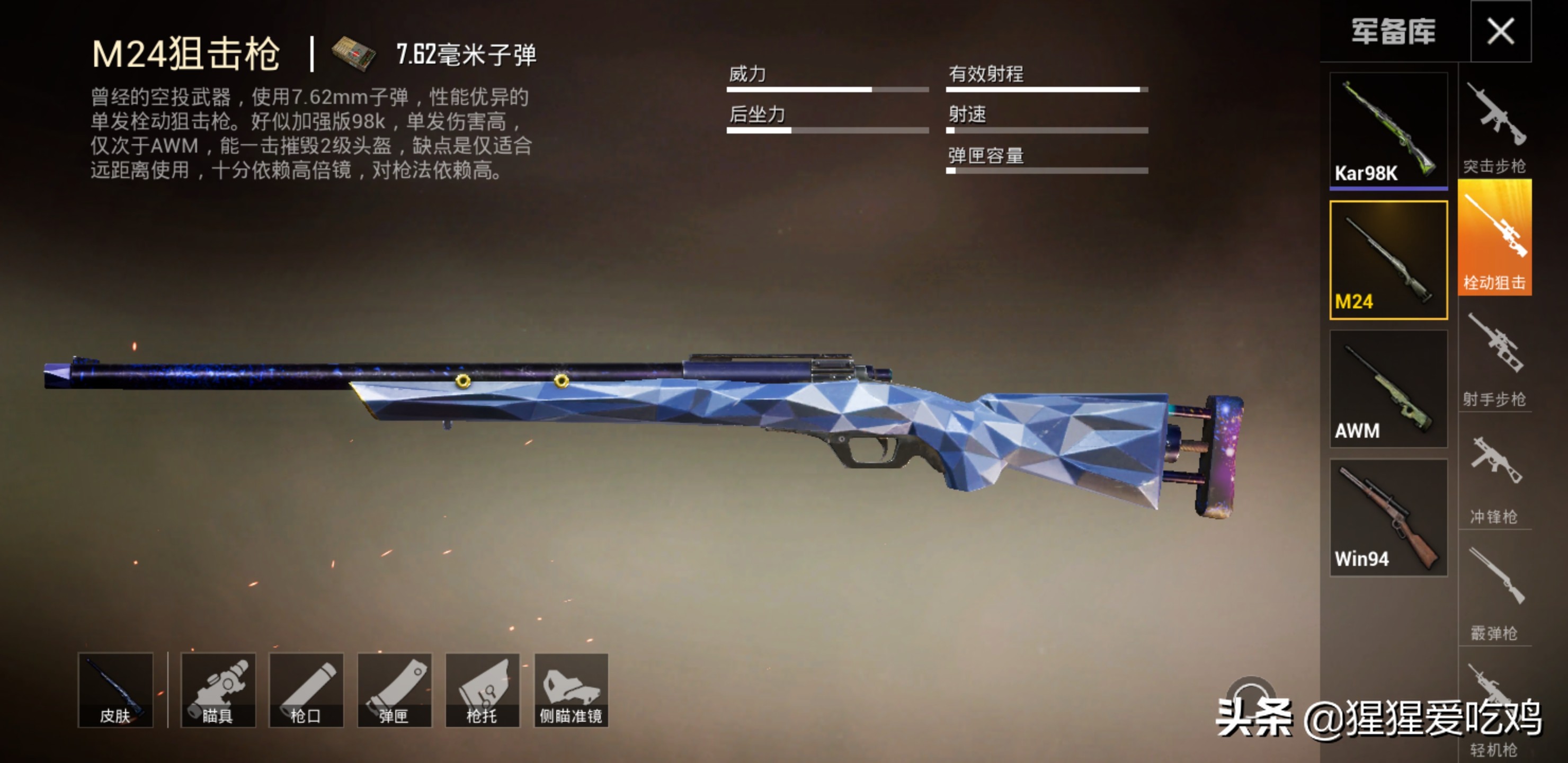Open the 栓动狙击 category tab
The image size is (1568, 763).
point(1495,238)
